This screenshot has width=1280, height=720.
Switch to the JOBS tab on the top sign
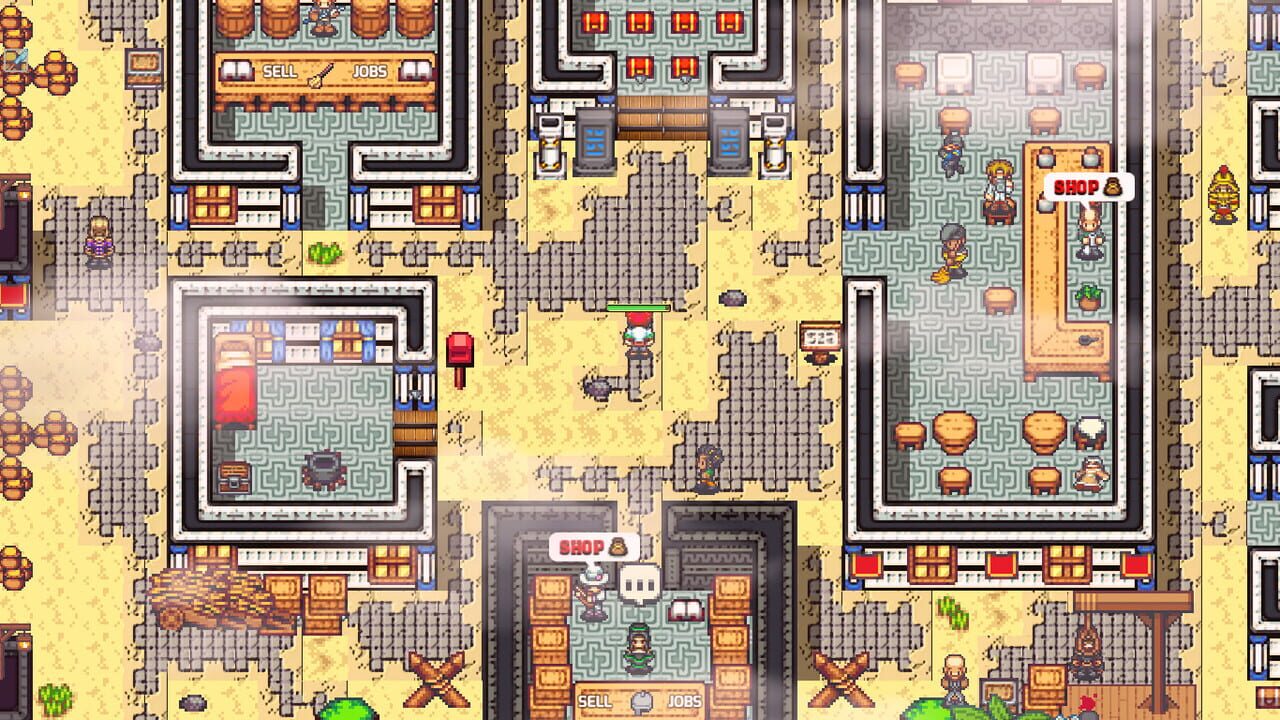pos(371,70)
